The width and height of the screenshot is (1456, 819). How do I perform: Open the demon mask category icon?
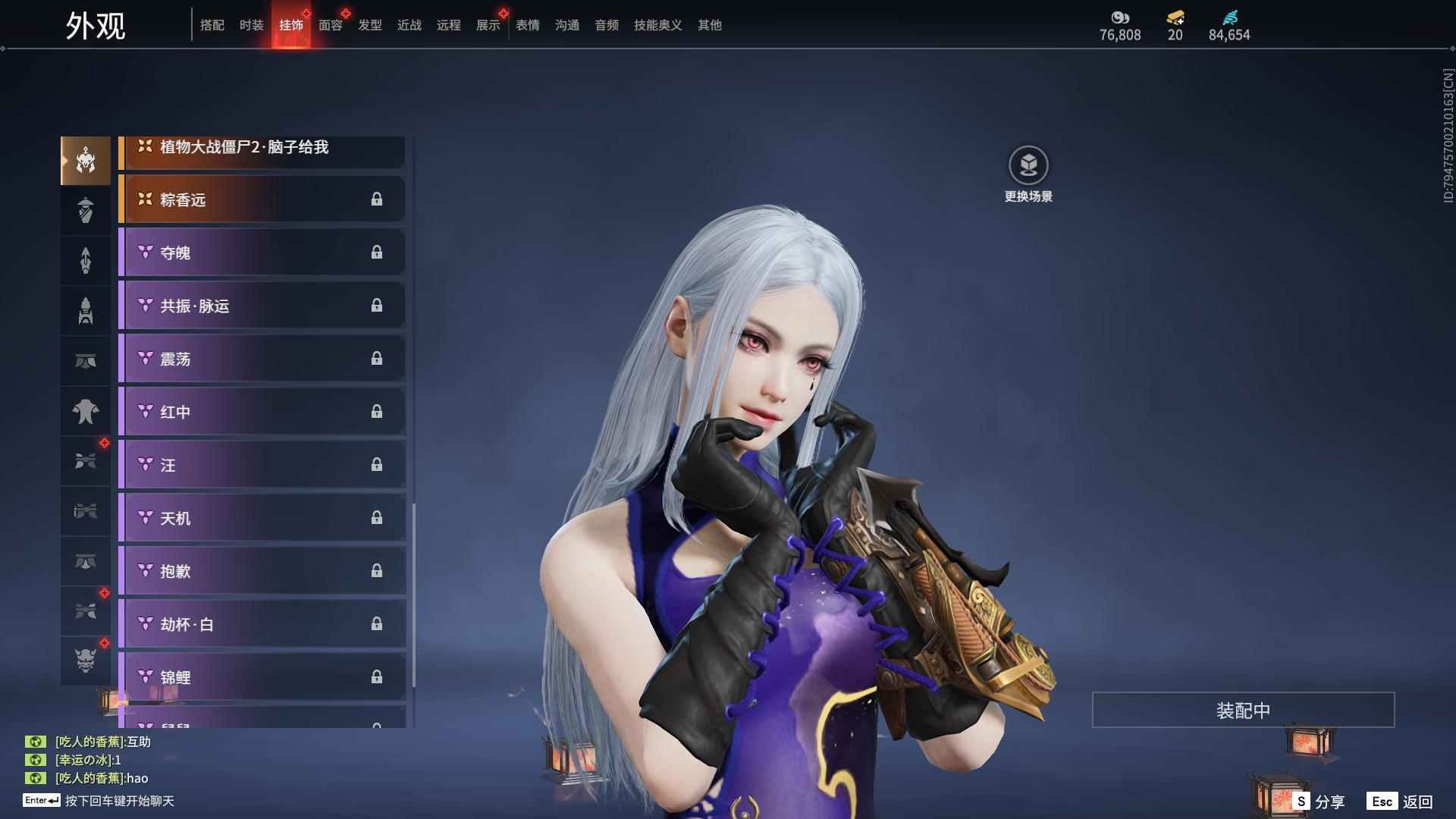(x=86, y=661)
